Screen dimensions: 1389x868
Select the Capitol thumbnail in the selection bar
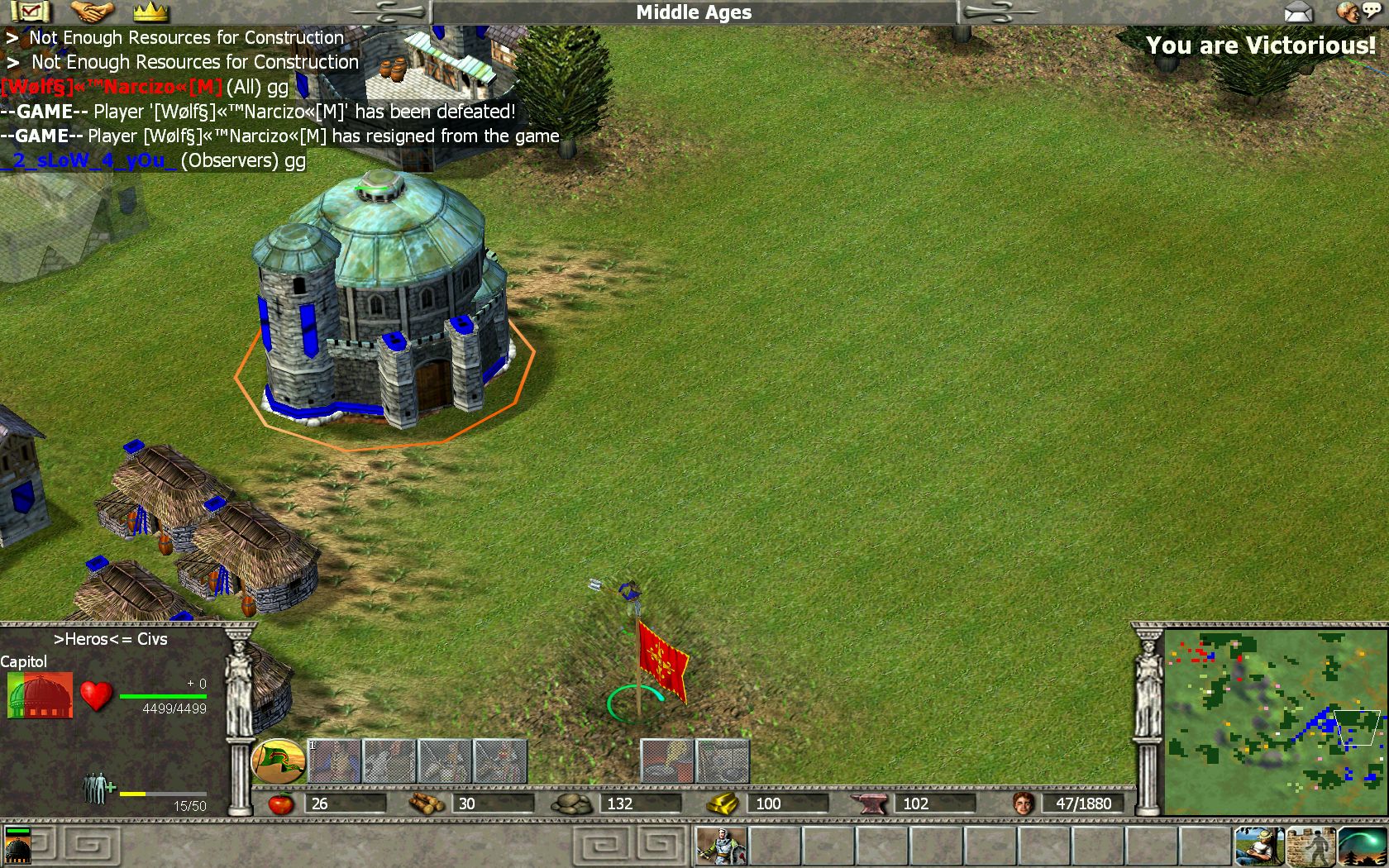click(x=17, y=846)
